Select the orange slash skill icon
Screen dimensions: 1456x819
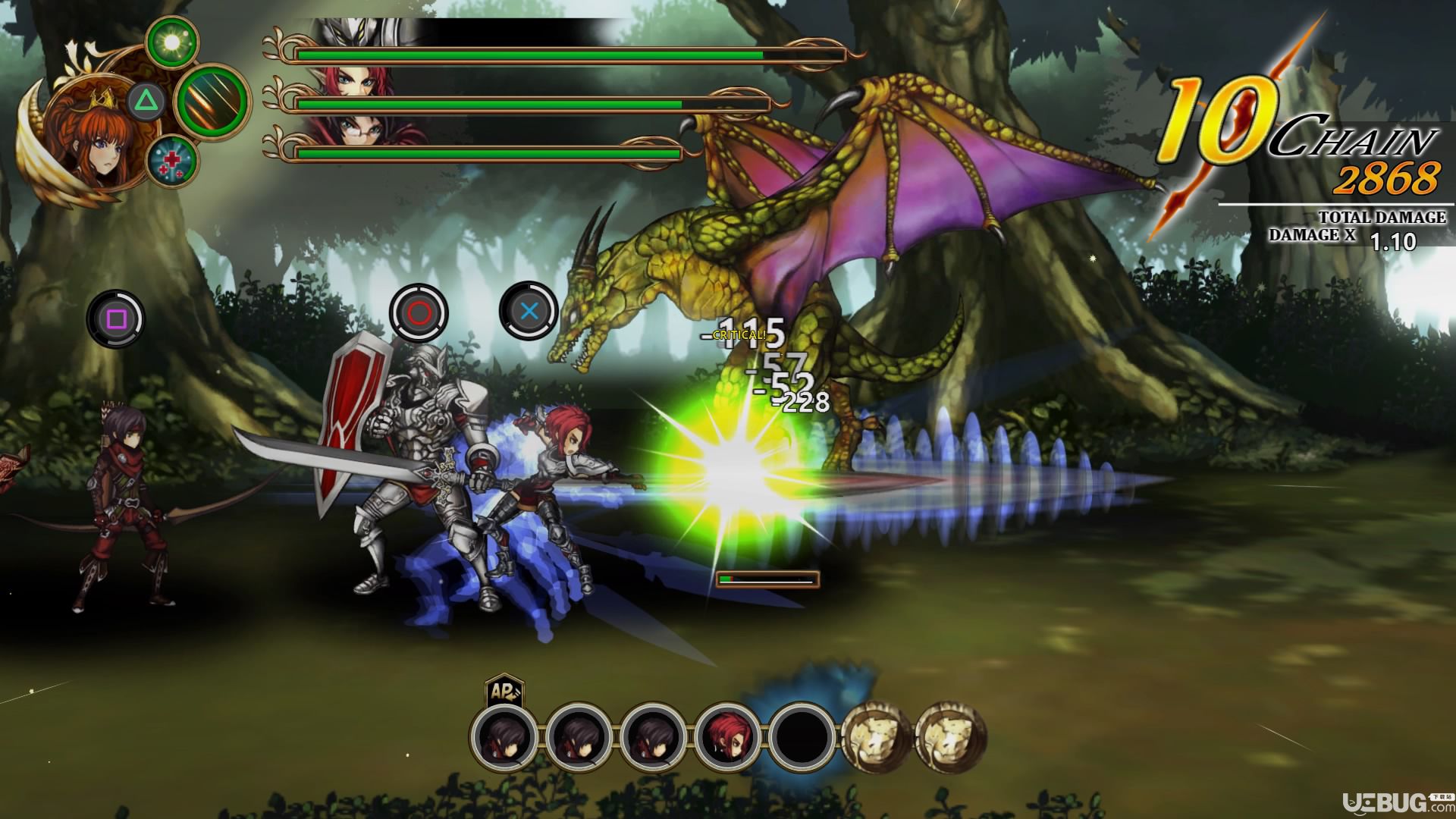tap(212, 100)
